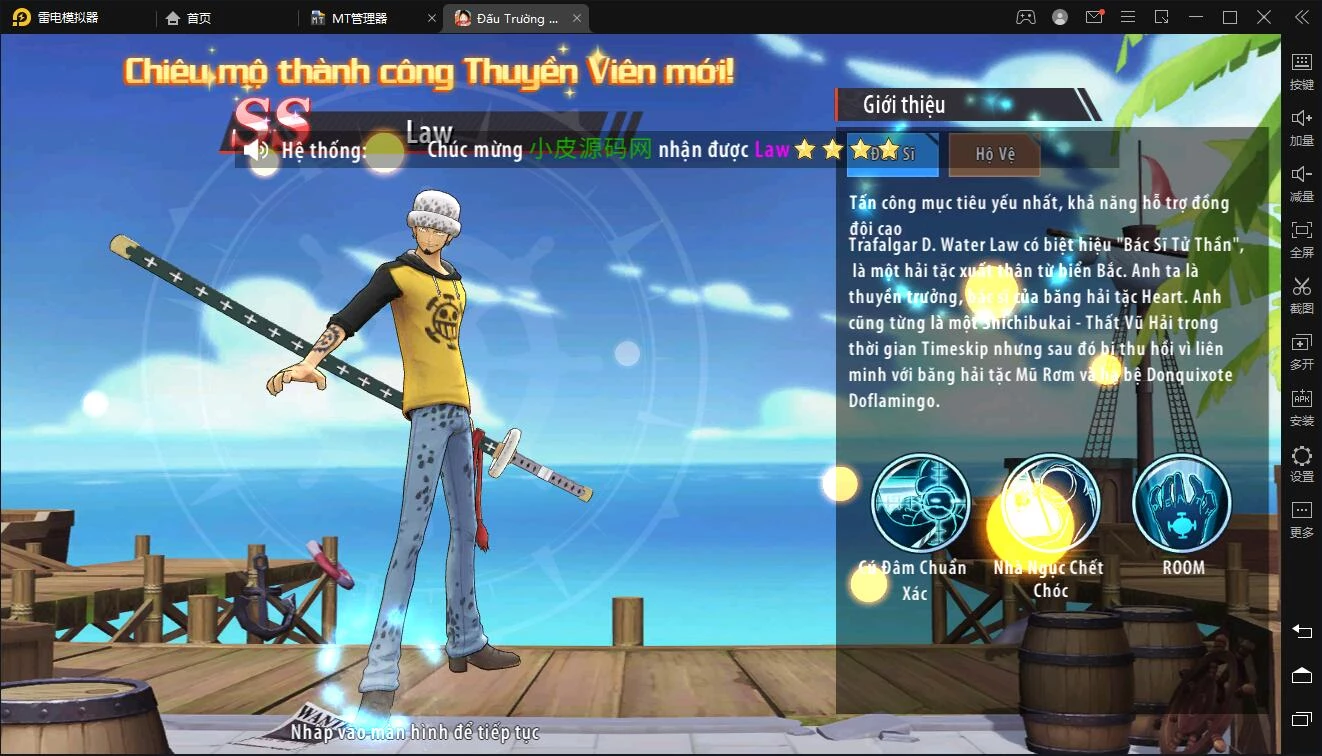Close the MT管理器 tab
The height and width of the screenshot is (756, 1322).
(x=432, y=18)
